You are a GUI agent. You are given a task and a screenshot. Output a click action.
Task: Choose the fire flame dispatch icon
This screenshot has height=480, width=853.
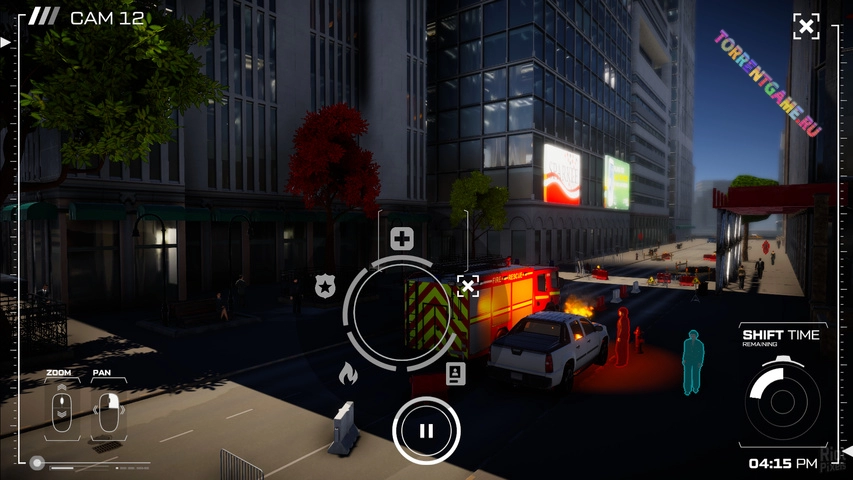tap(348, 374)
